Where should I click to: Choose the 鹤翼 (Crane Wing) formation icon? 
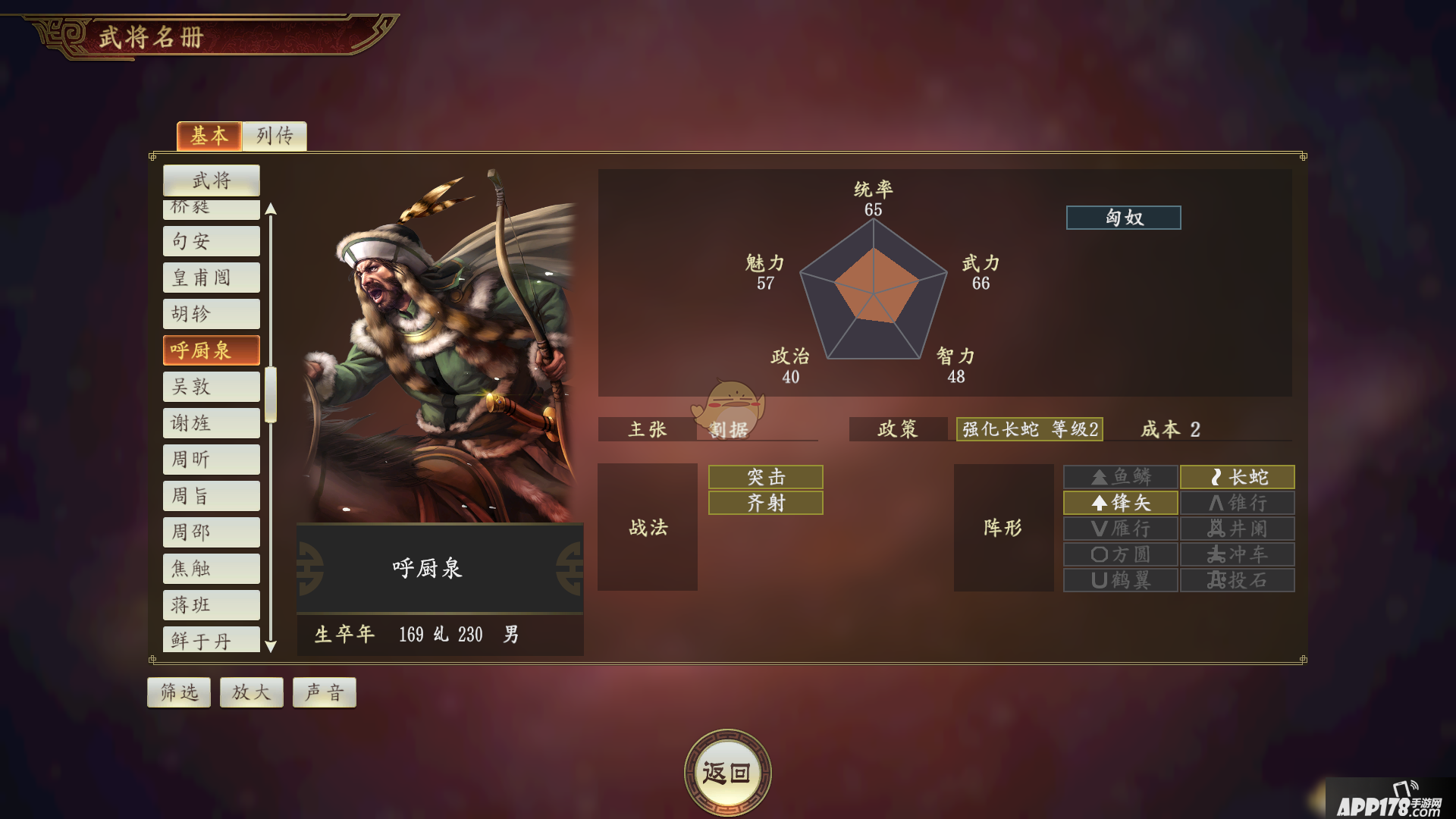click(x=1119, y=580)
